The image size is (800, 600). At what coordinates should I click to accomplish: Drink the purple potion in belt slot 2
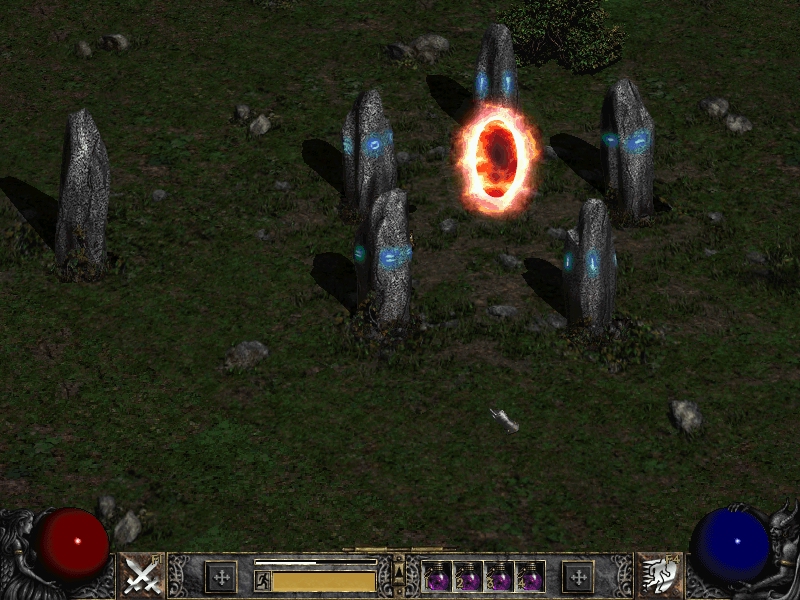coord(469,577)
